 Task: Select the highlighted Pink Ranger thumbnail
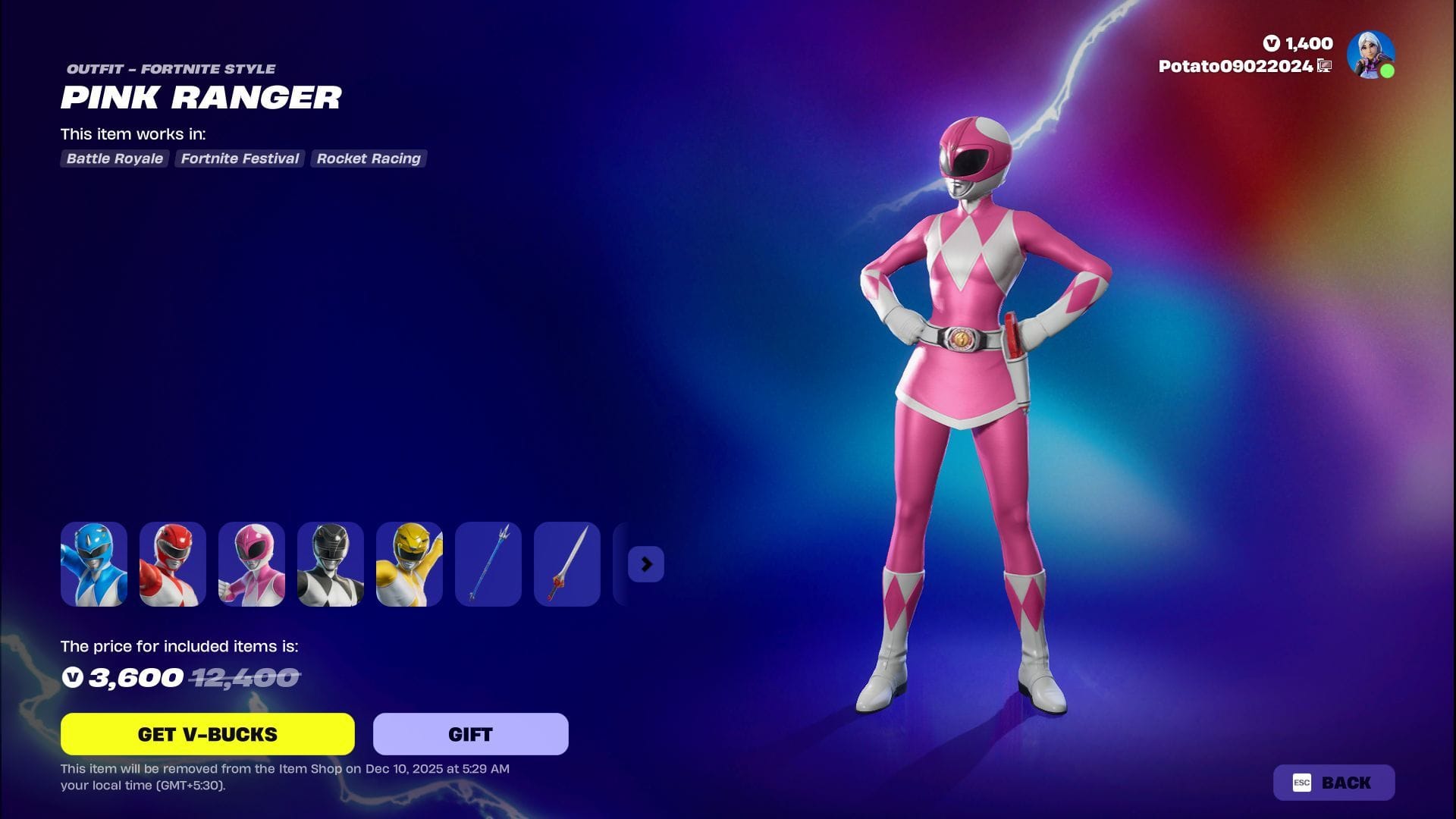pyautogui.click(x=251, y=564)
